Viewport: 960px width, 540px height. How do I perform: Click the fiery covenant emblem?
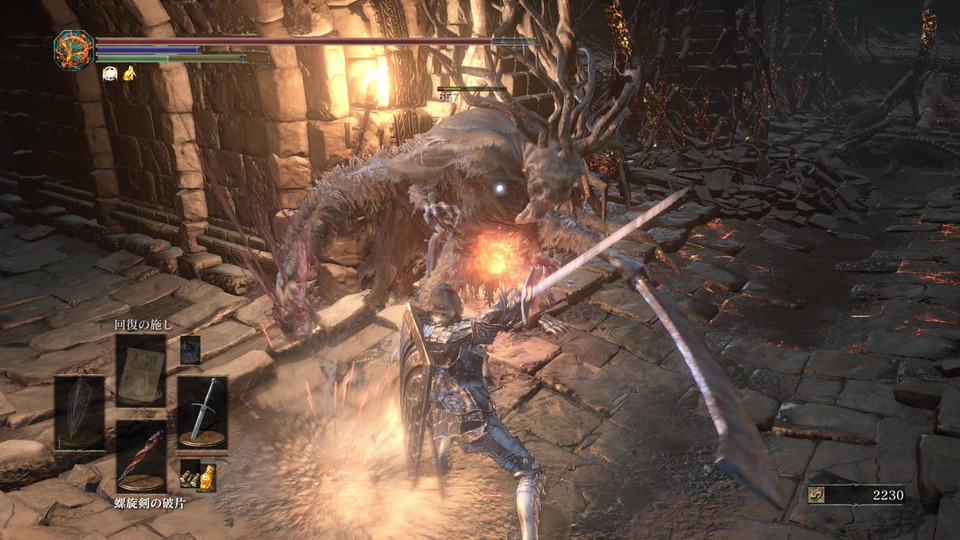click(x=74, y=50)
